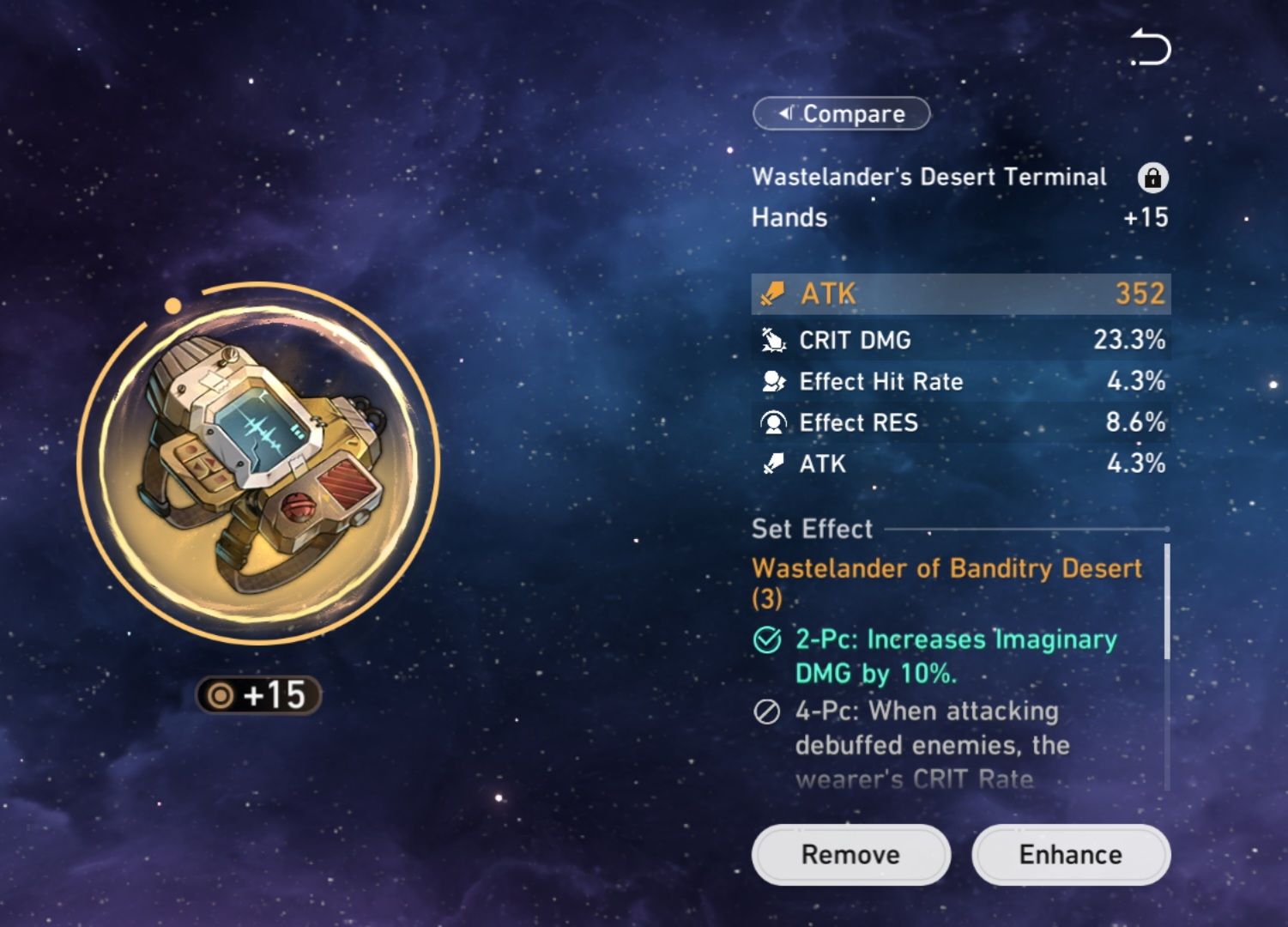Click the relic artwork thumbnail

[257, 463]
